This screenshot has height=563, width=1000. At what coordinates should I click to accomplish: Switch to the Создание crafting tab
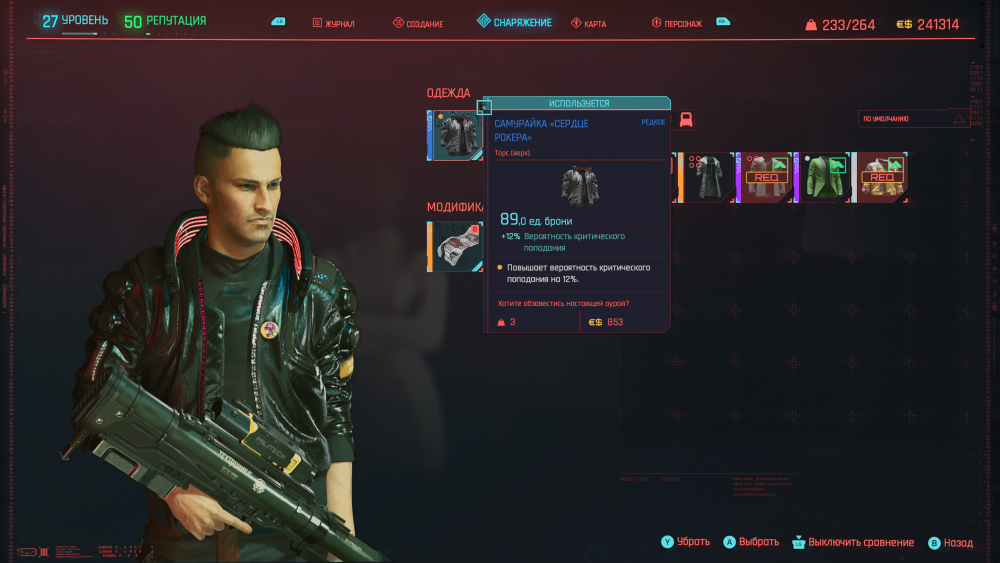click(x=418, y=22)
